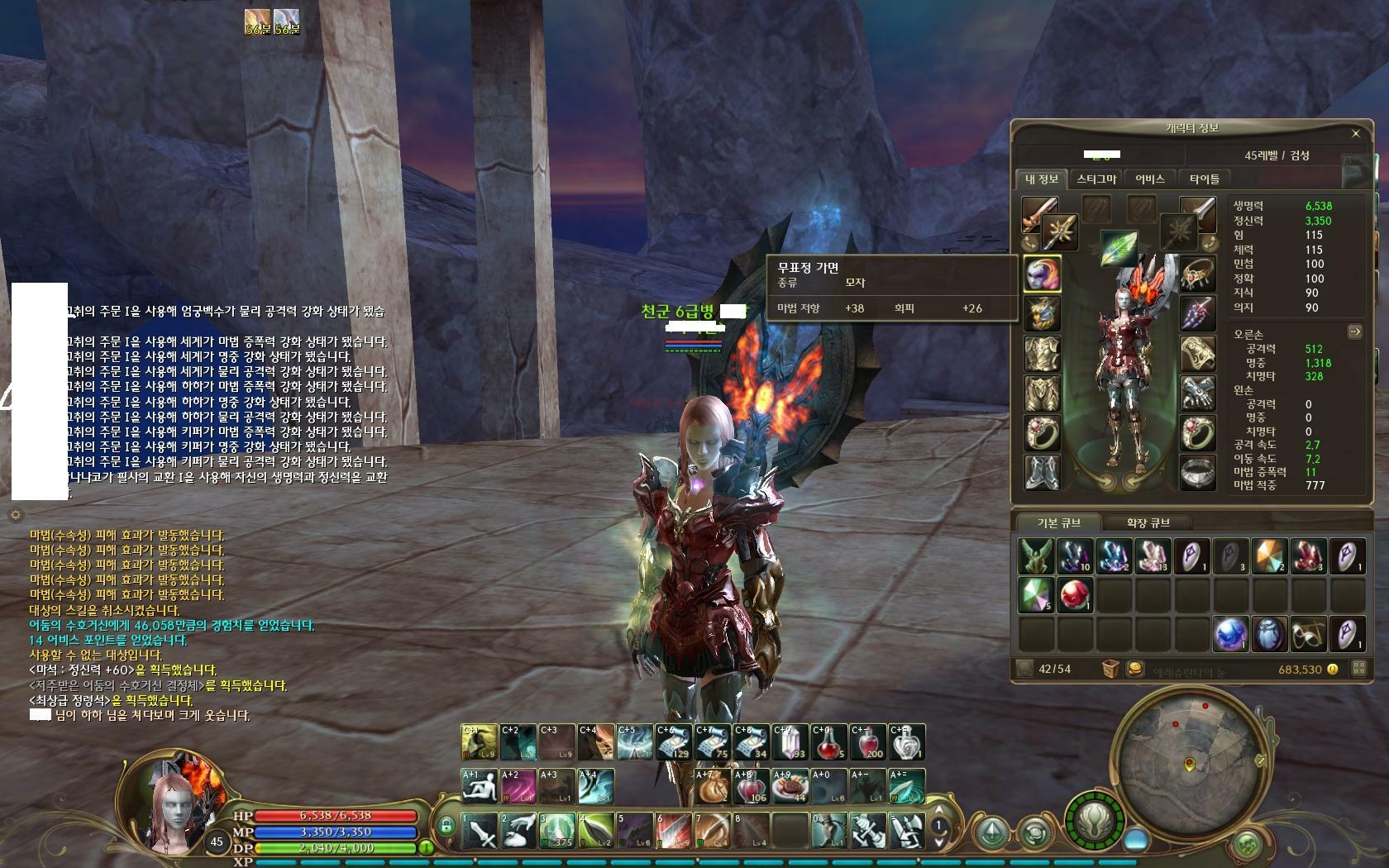
Task: Switch to the 스티그마 tab
Action: pyautogui.click(x=1096, y=179)
